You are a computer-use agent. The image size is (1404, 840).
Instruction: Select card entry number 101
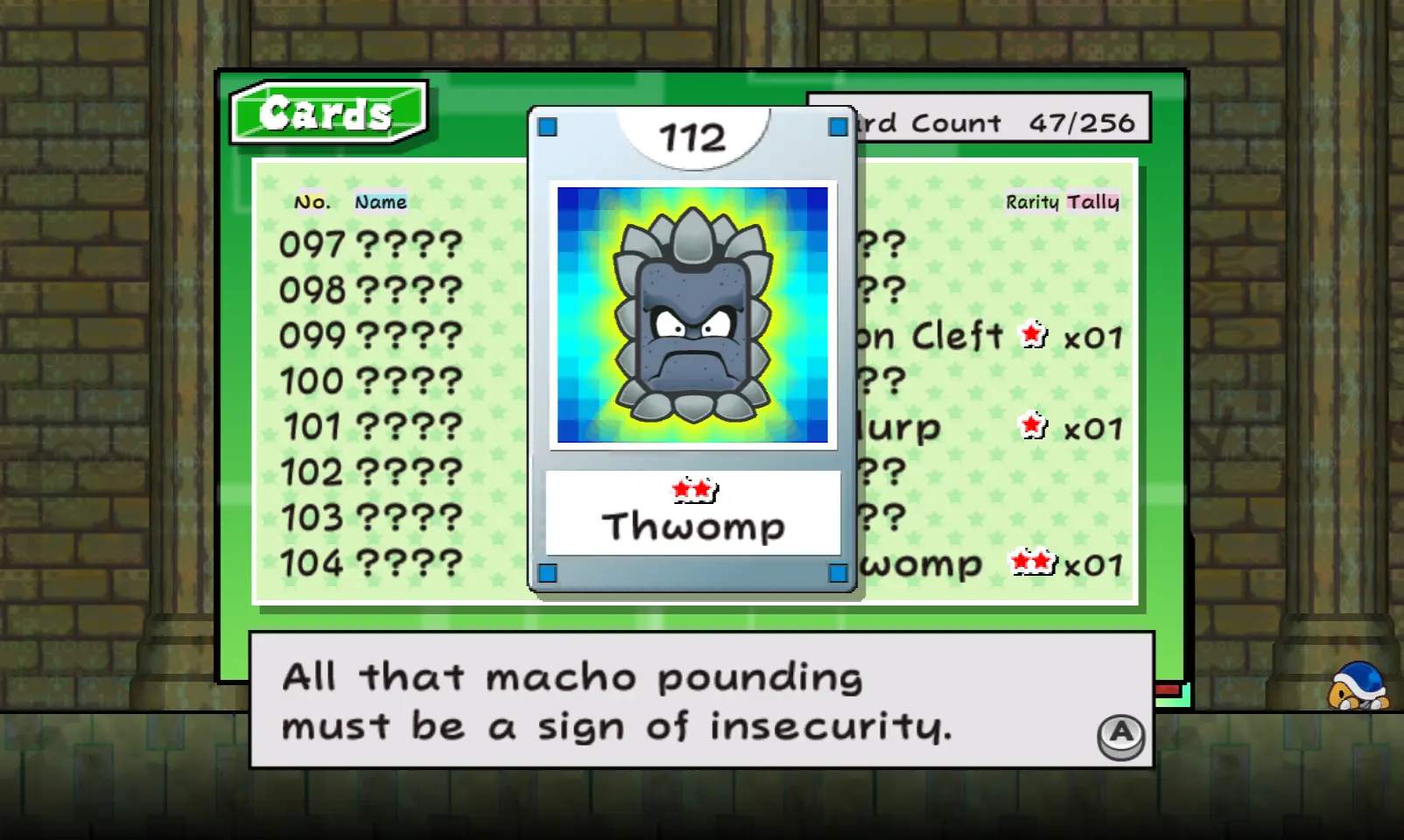click(370, 426)
